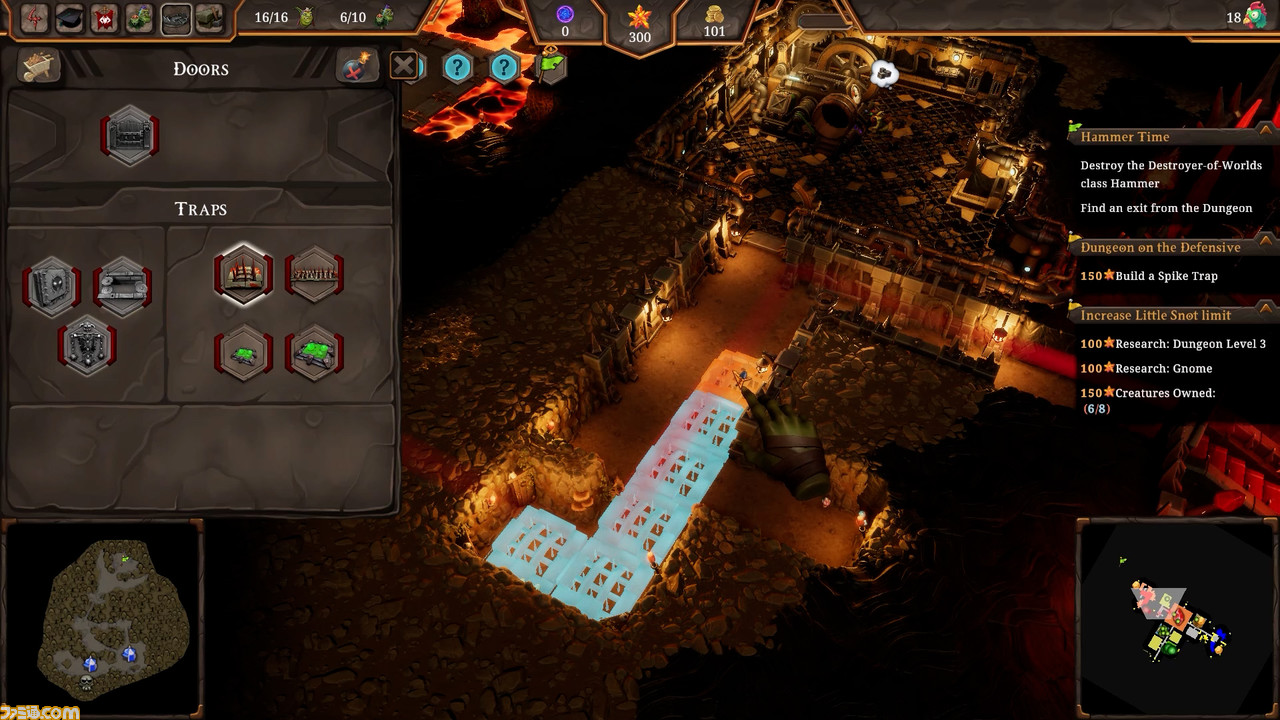Open the red demon banner tab
This screenshot has width=1280, height=720.
point(105,18)
